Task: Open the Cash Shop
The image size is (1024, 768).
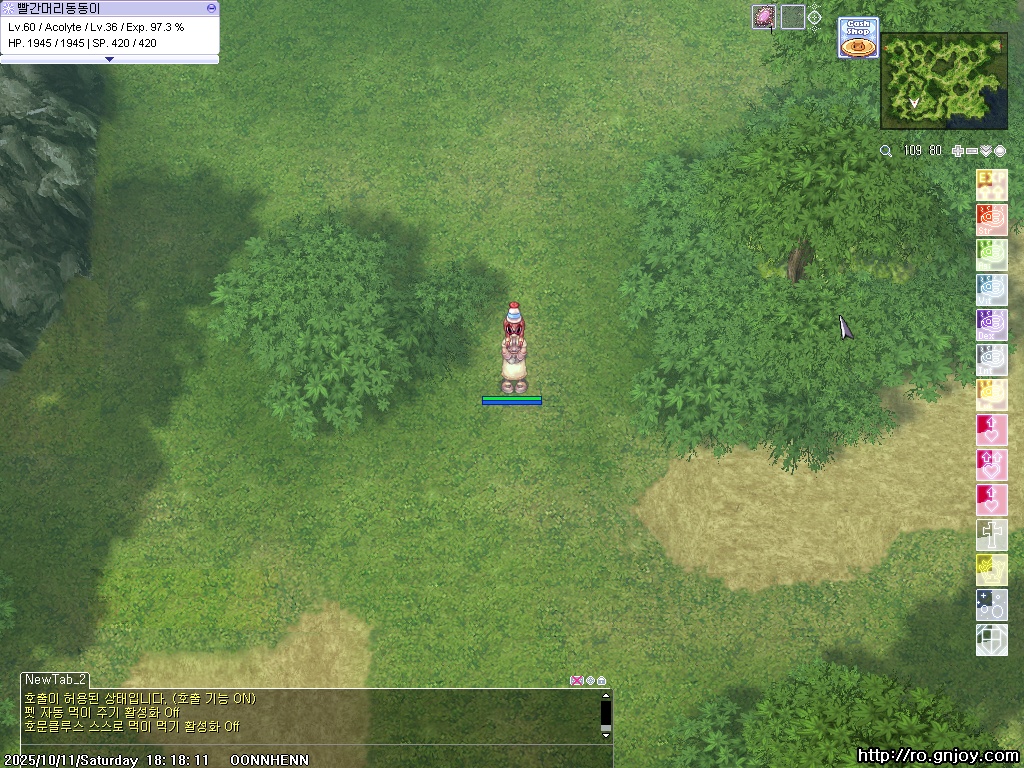Action: (858, 38)
